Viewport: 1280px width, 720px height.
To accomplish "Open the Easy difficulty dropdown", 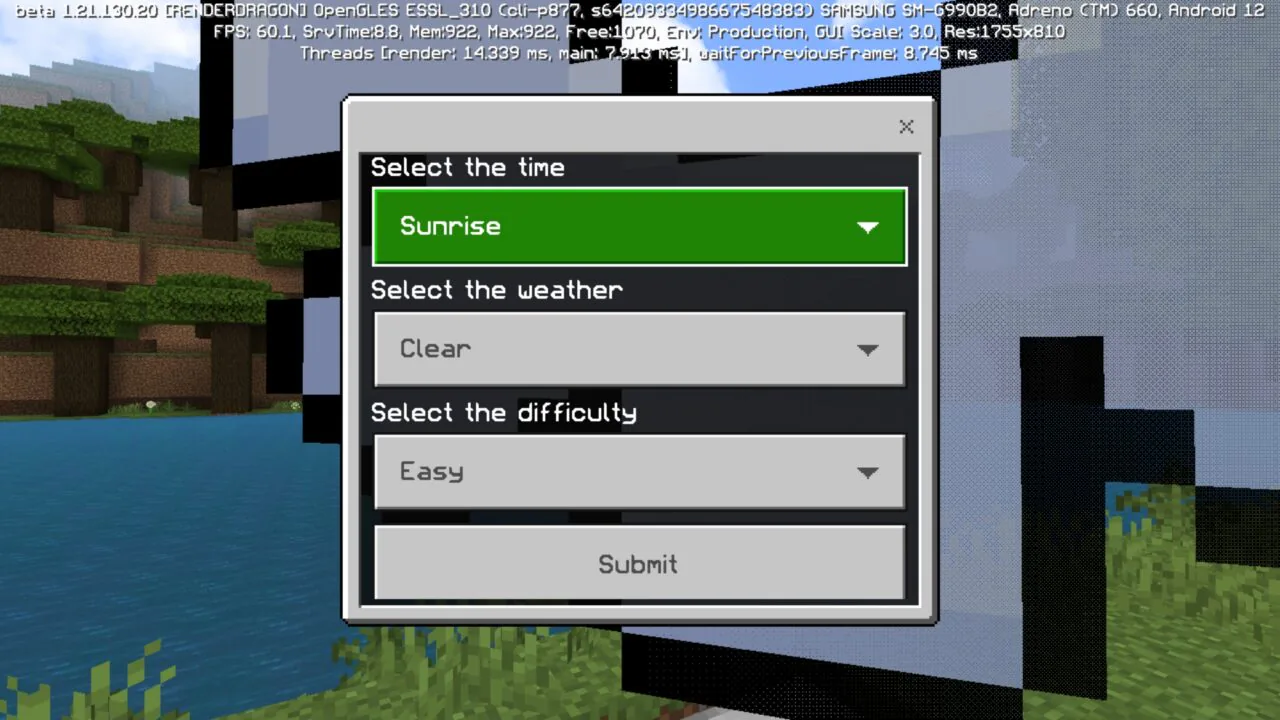I will [x=640, y=471].
